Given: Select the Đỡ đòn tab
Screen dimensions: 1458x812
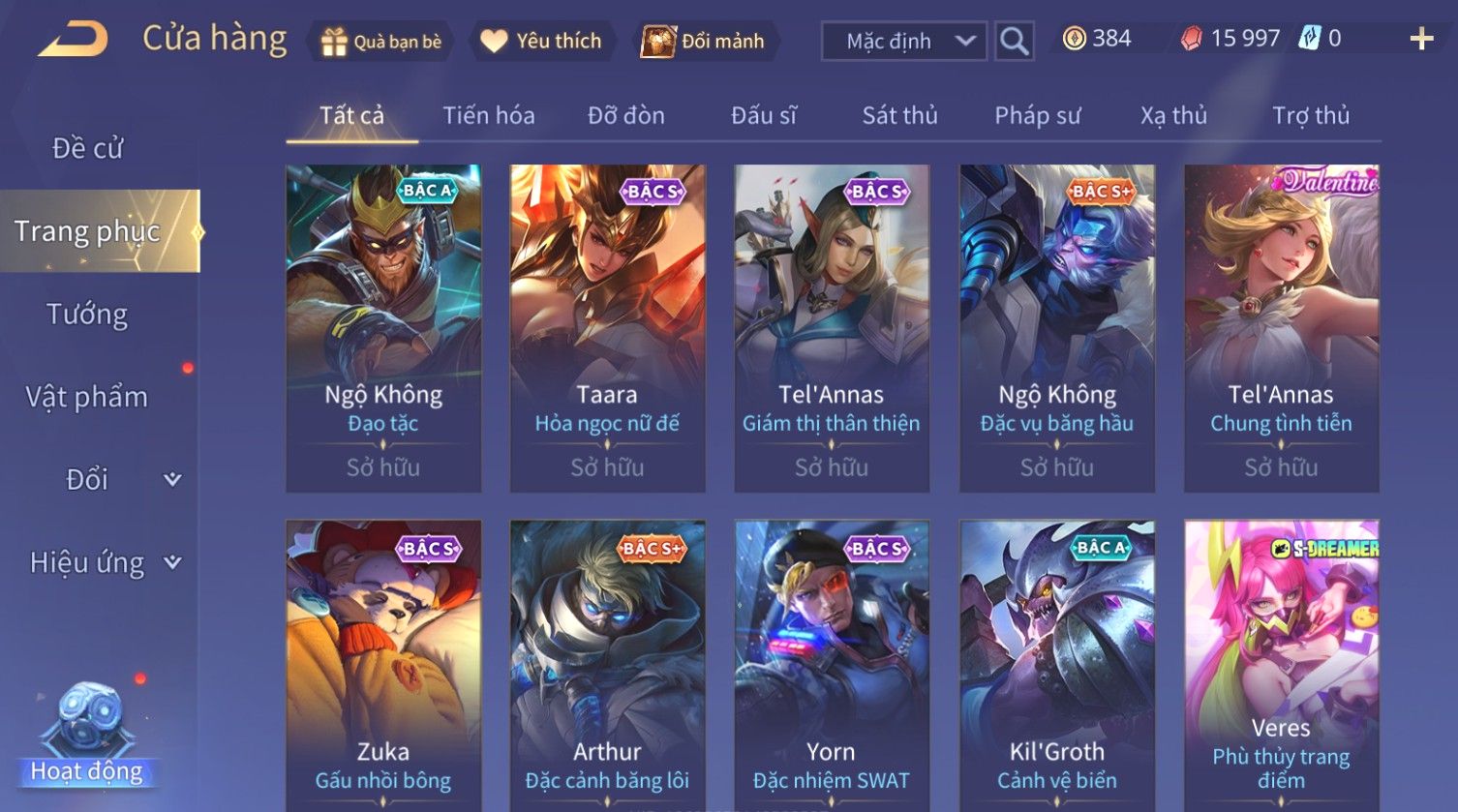Looking at the screenshot, I should pos(625,116).
